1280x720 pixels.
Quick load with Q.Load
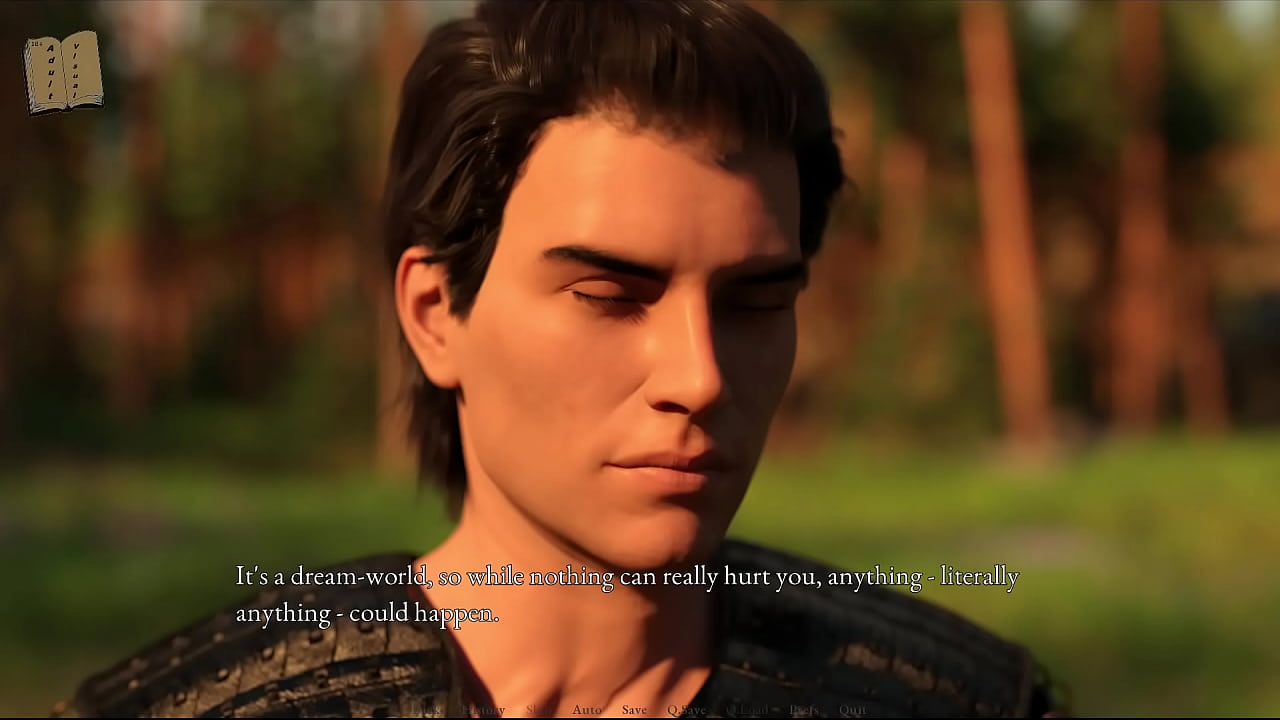pyautogui.click(x=747, y=710)
